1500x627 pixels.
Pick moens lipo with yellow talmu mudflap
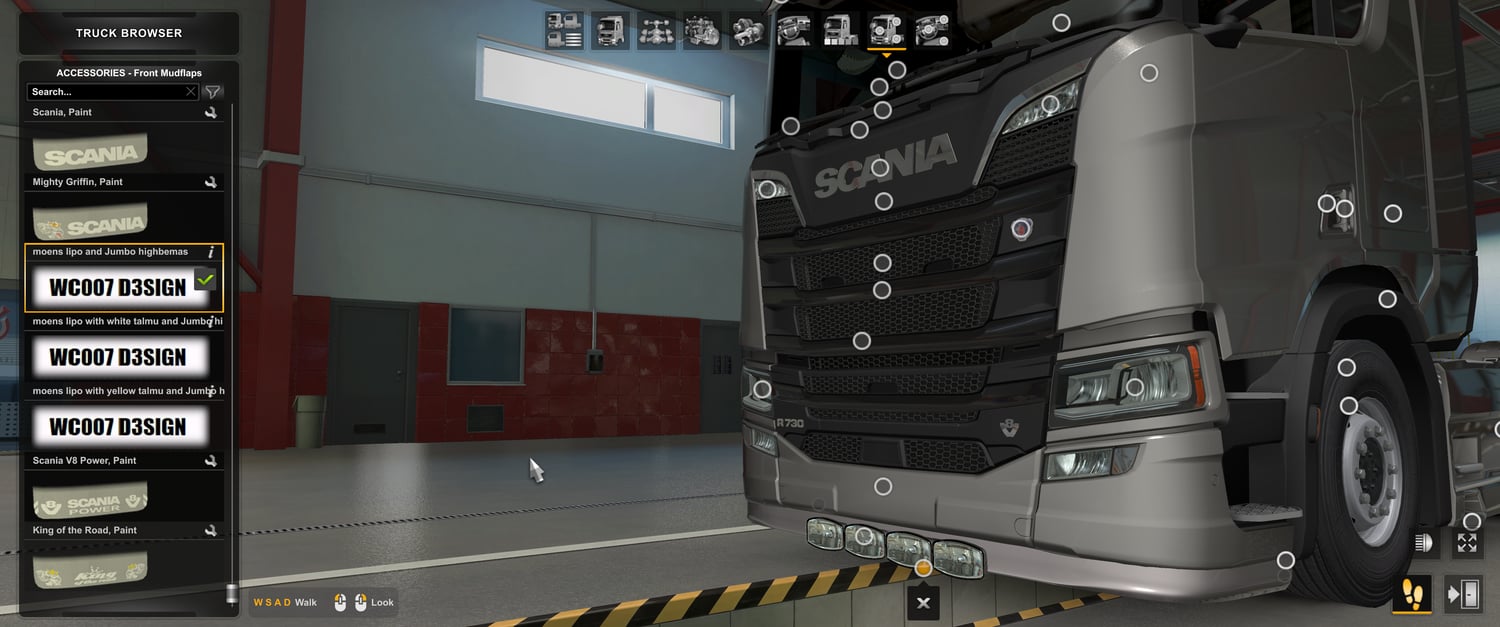point(118,427)
